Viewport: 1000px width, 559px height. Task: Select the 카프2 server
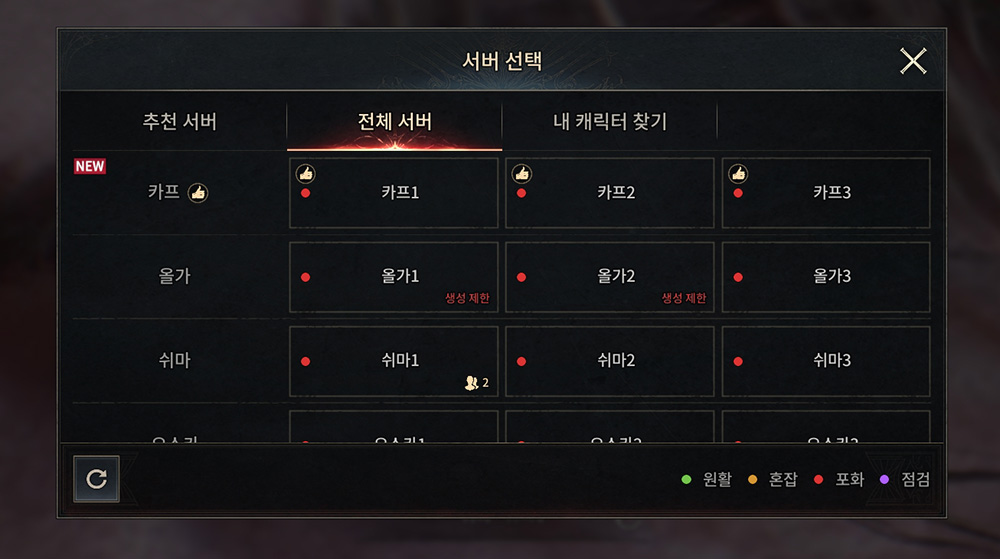click(x=610, y=193)
